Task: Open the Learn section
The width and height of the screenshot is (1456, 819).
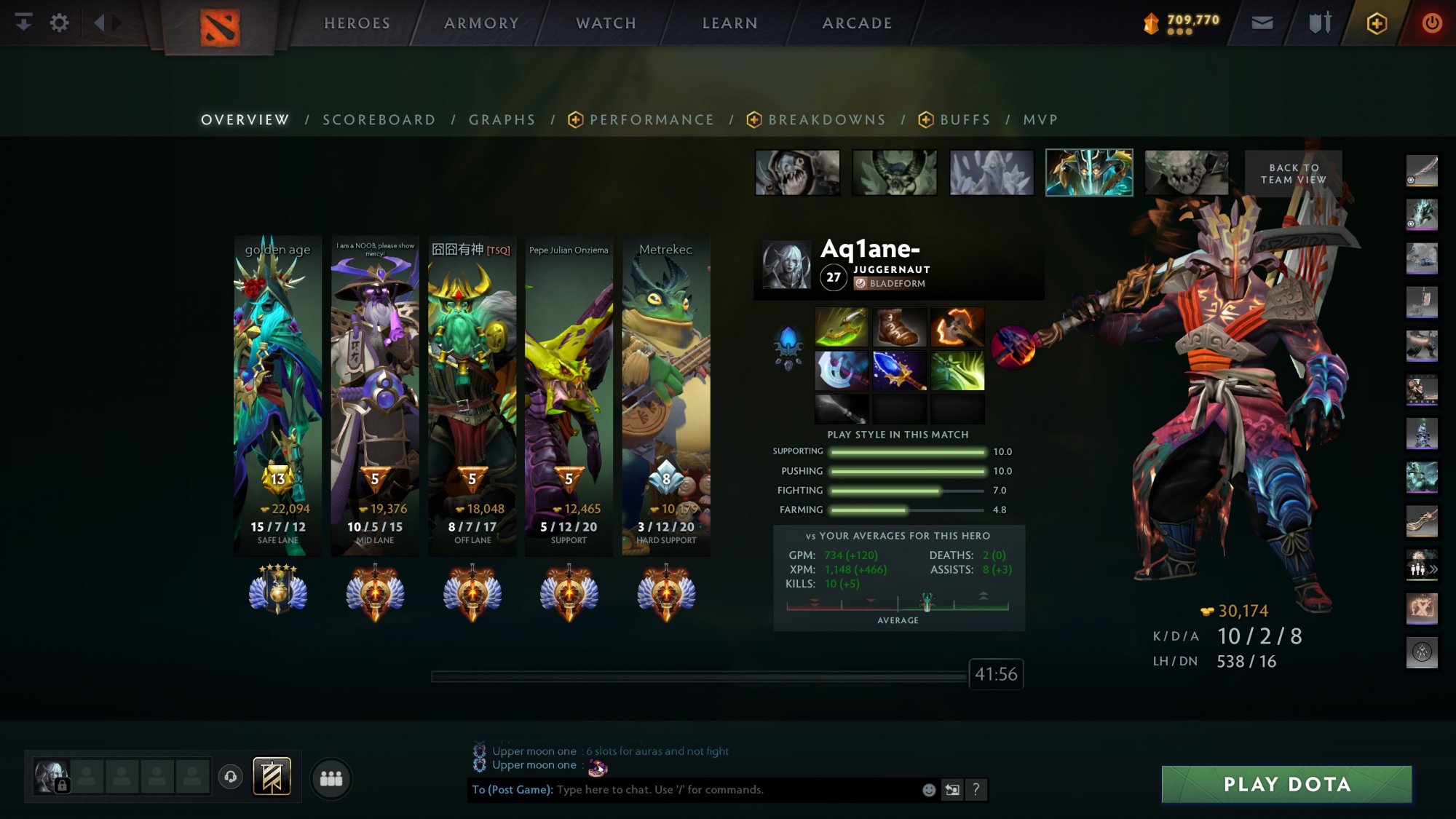Action: tap(729, 23)
